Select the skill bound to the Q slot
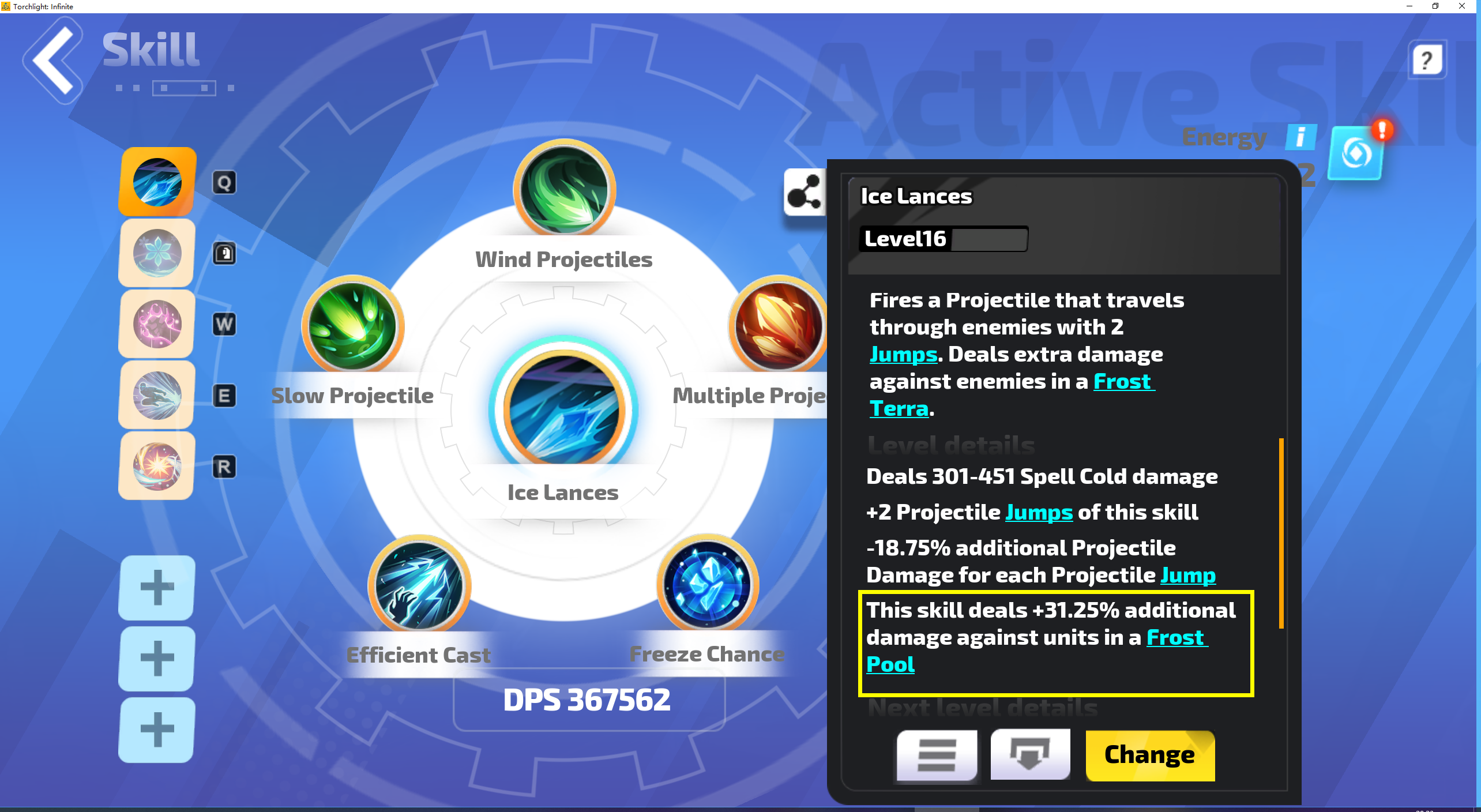The image size is (1481, 812). click(156, 182)
